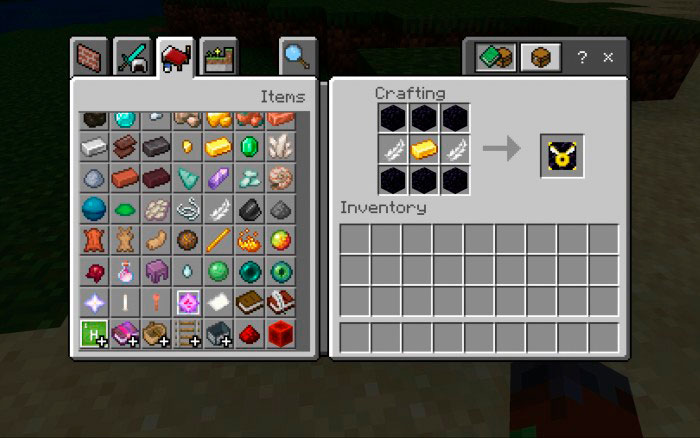Select the nether star item
Image resolution: width=700 pixels, height=438 pixels.
[x=94, y=302]
